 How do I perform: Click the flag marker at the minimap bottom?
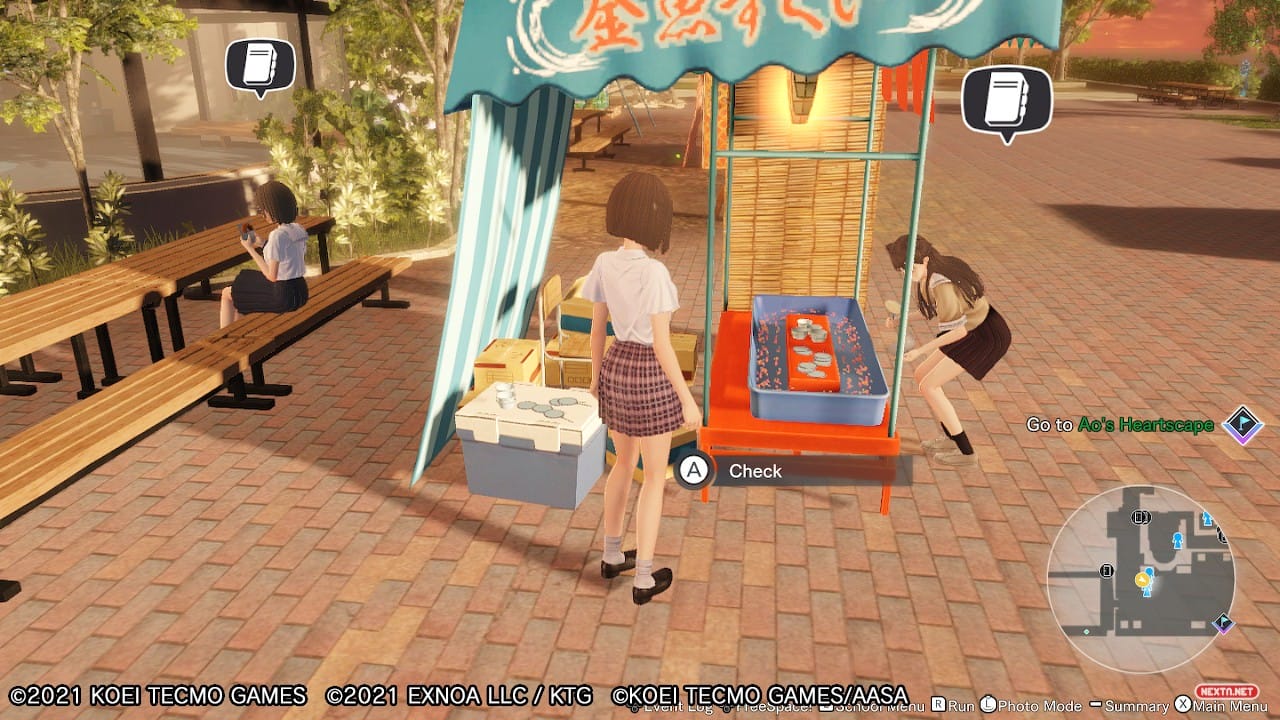tap(1222, 622)
